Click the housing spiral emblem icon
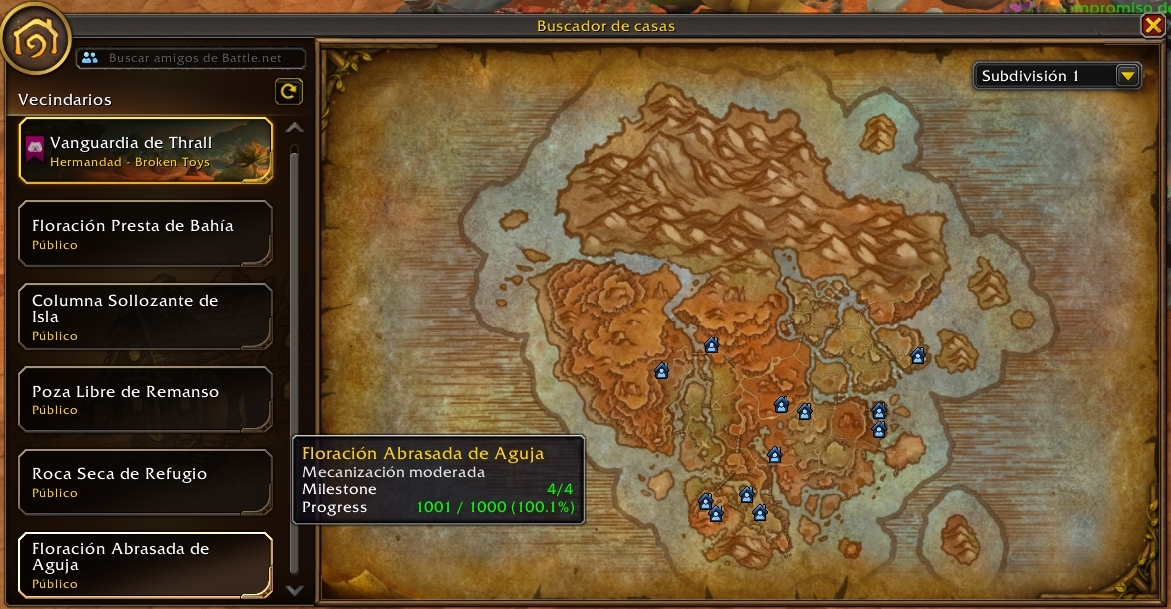1171x609 pixels. [35, 41]
